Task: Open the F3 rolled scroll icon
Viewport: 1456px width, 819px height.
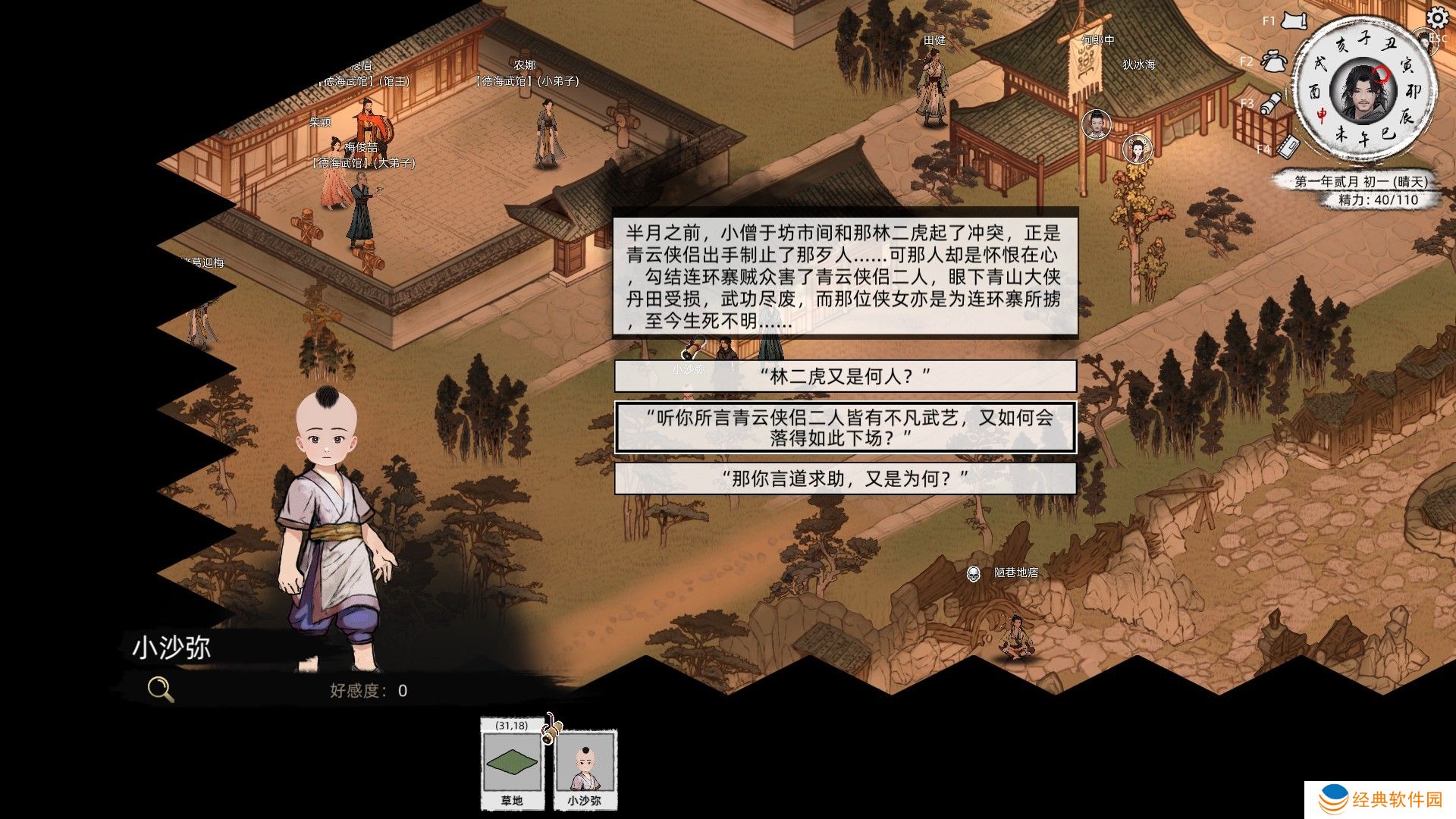Action: pos(1272,102)
